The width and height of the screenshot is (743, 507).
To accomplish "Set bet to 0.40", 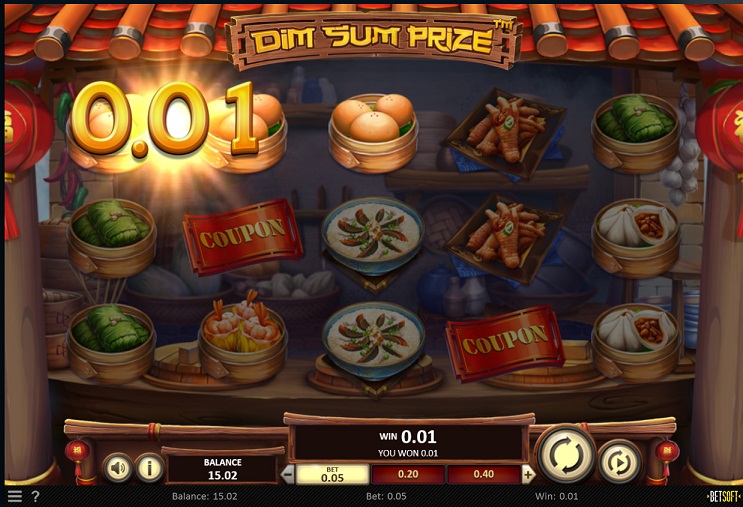I will pos(483,474).
